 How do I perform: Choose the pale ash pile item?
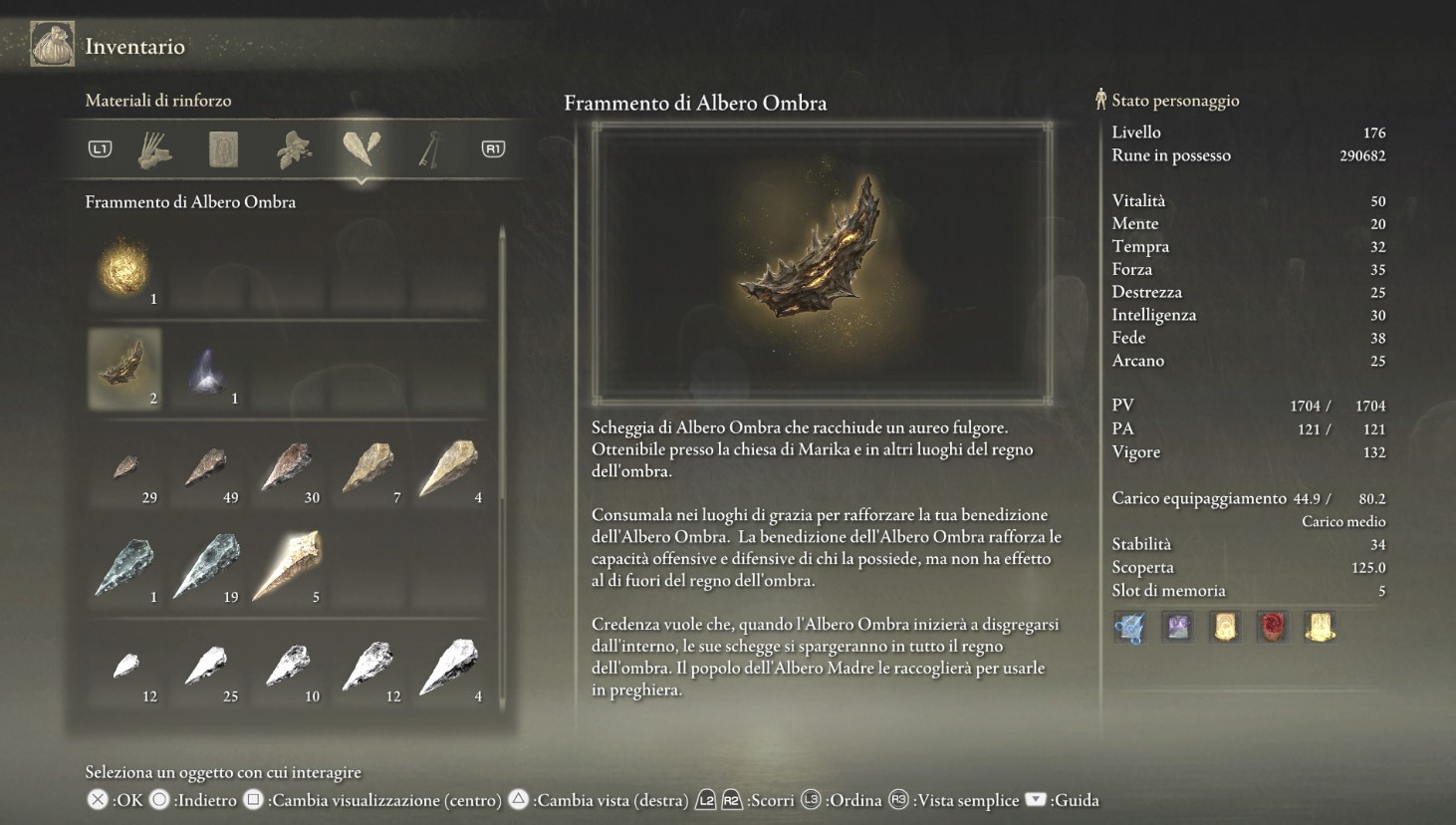(206, 369)
